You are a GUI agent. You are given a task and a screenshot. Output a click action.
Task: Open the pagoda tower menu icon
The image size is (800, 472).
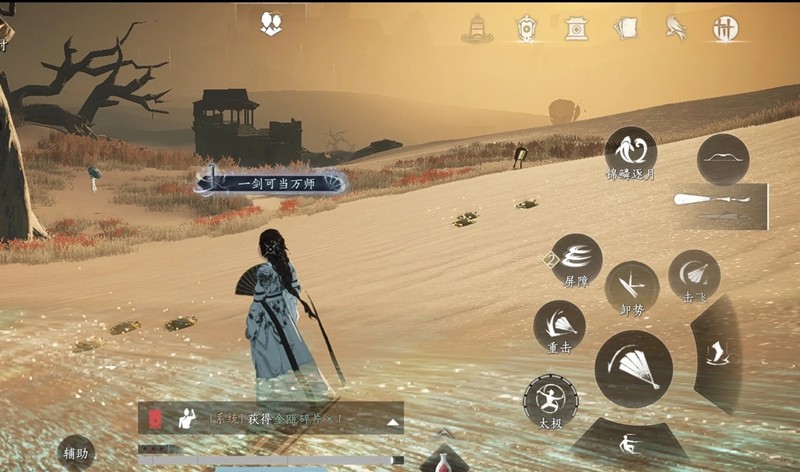pos(477,27)
